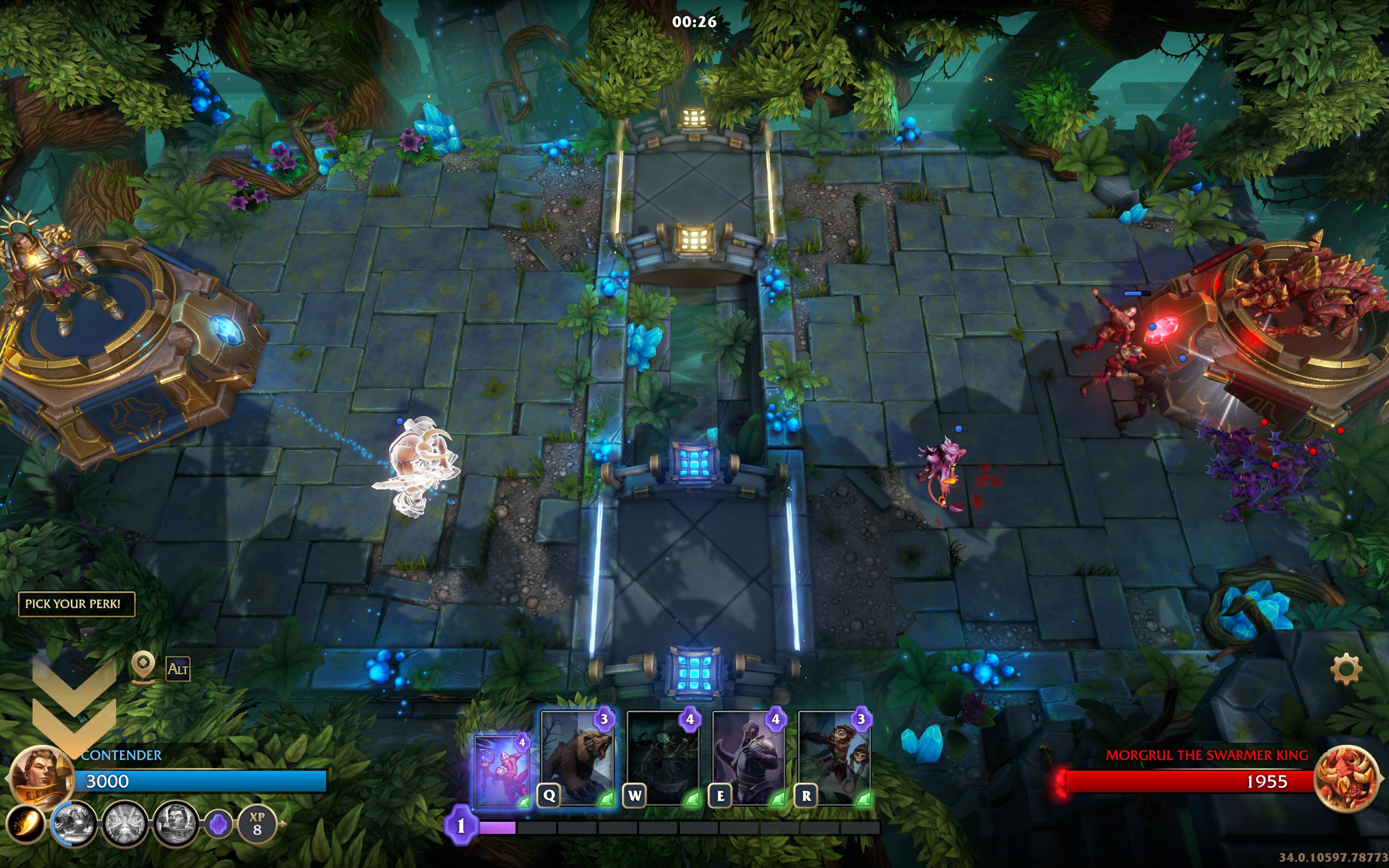Click the Contender hero portrait

(x=41, y=776)
